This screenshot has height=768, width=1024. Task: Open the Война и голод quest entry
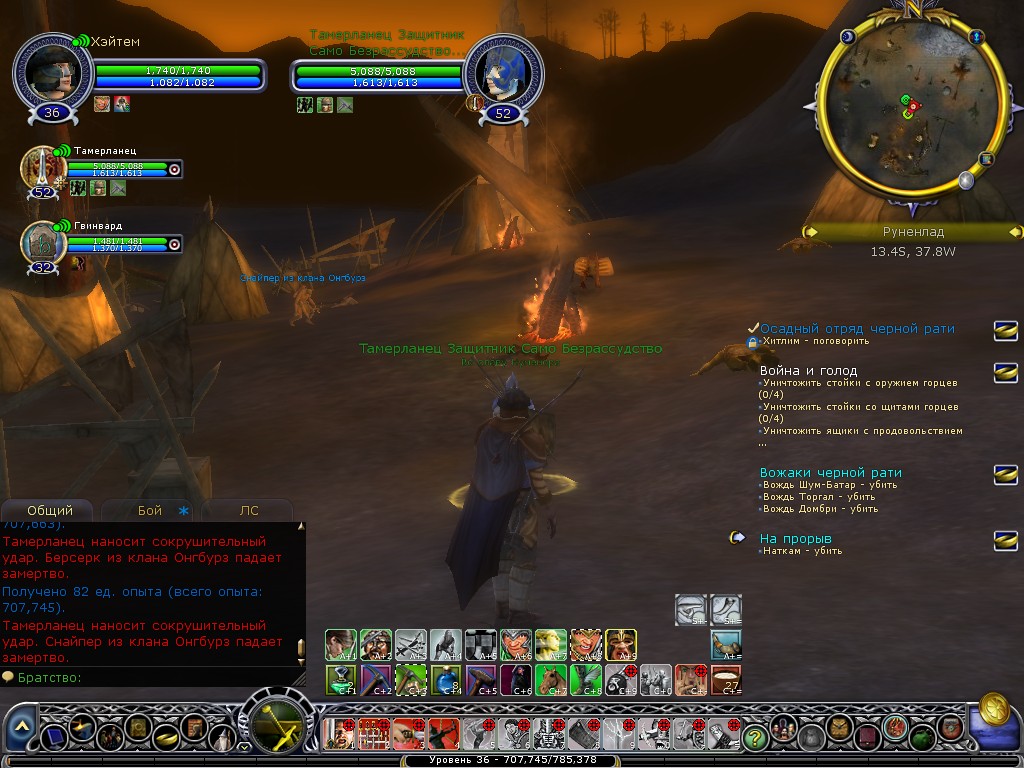[x=808, y=370]
